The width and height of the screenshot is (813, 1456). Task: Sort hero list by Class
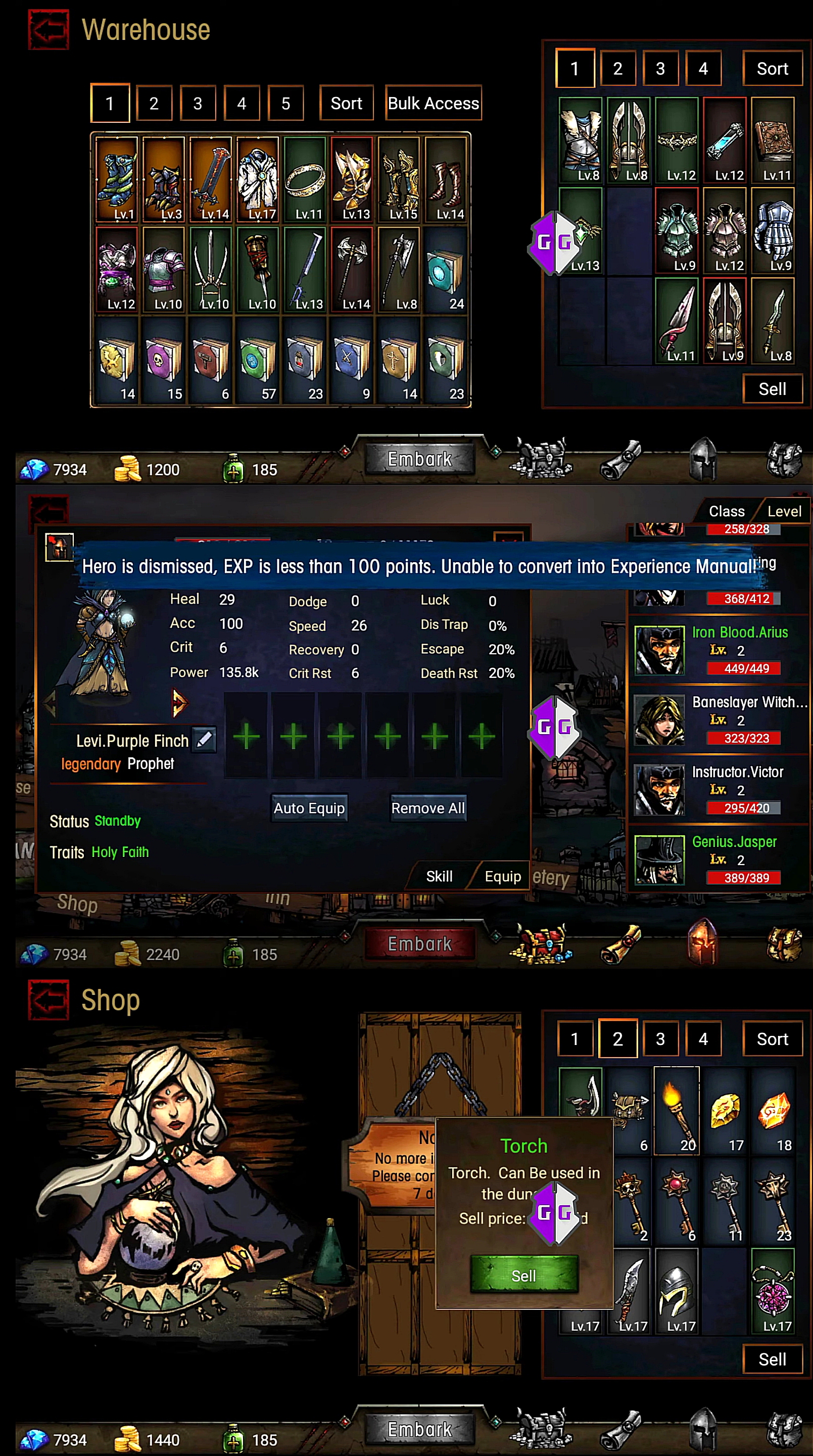726,511
